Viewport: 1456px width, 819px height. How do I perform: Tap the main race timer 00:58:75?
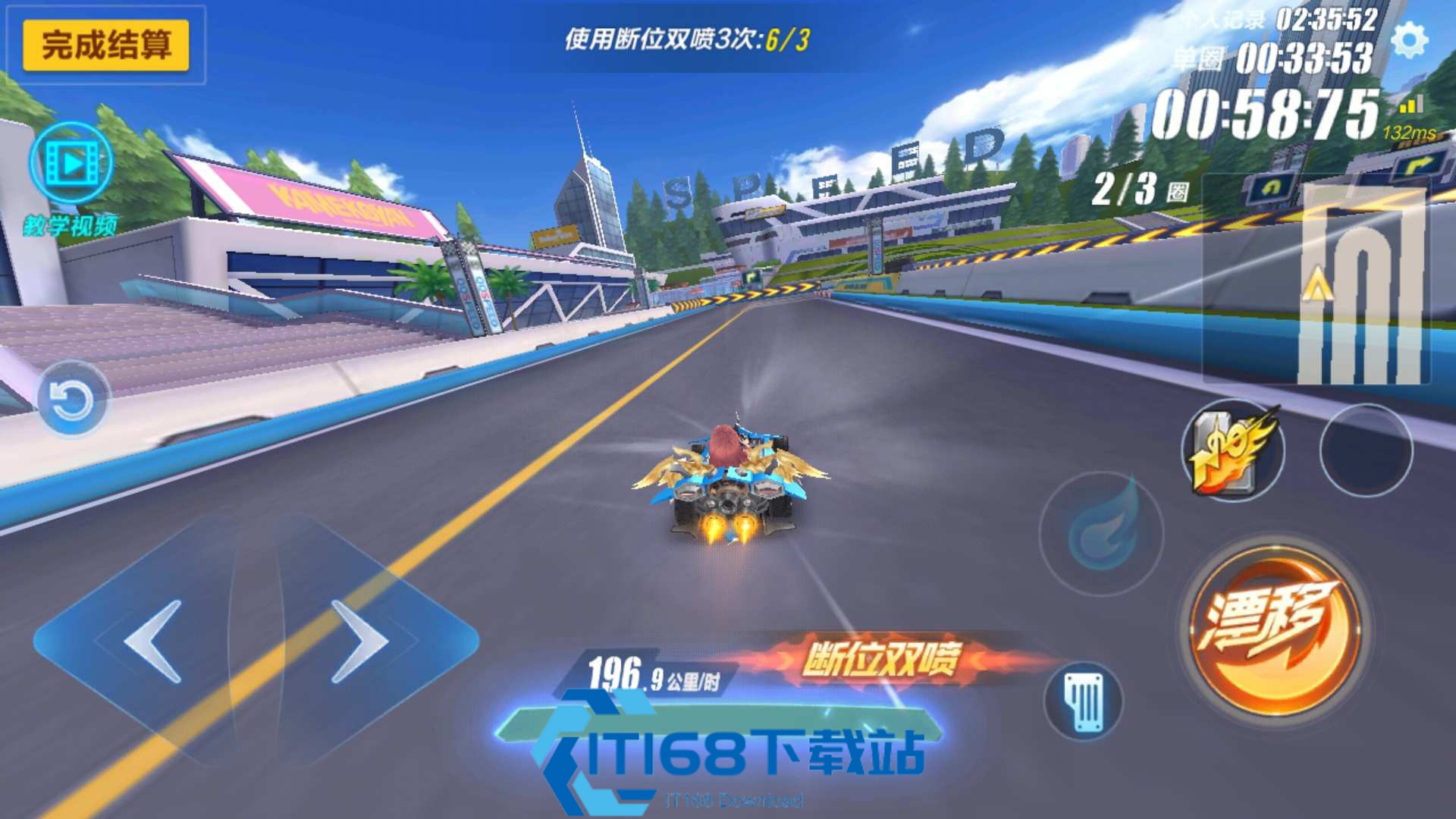pyautogui.click(x=1268, y=110)
